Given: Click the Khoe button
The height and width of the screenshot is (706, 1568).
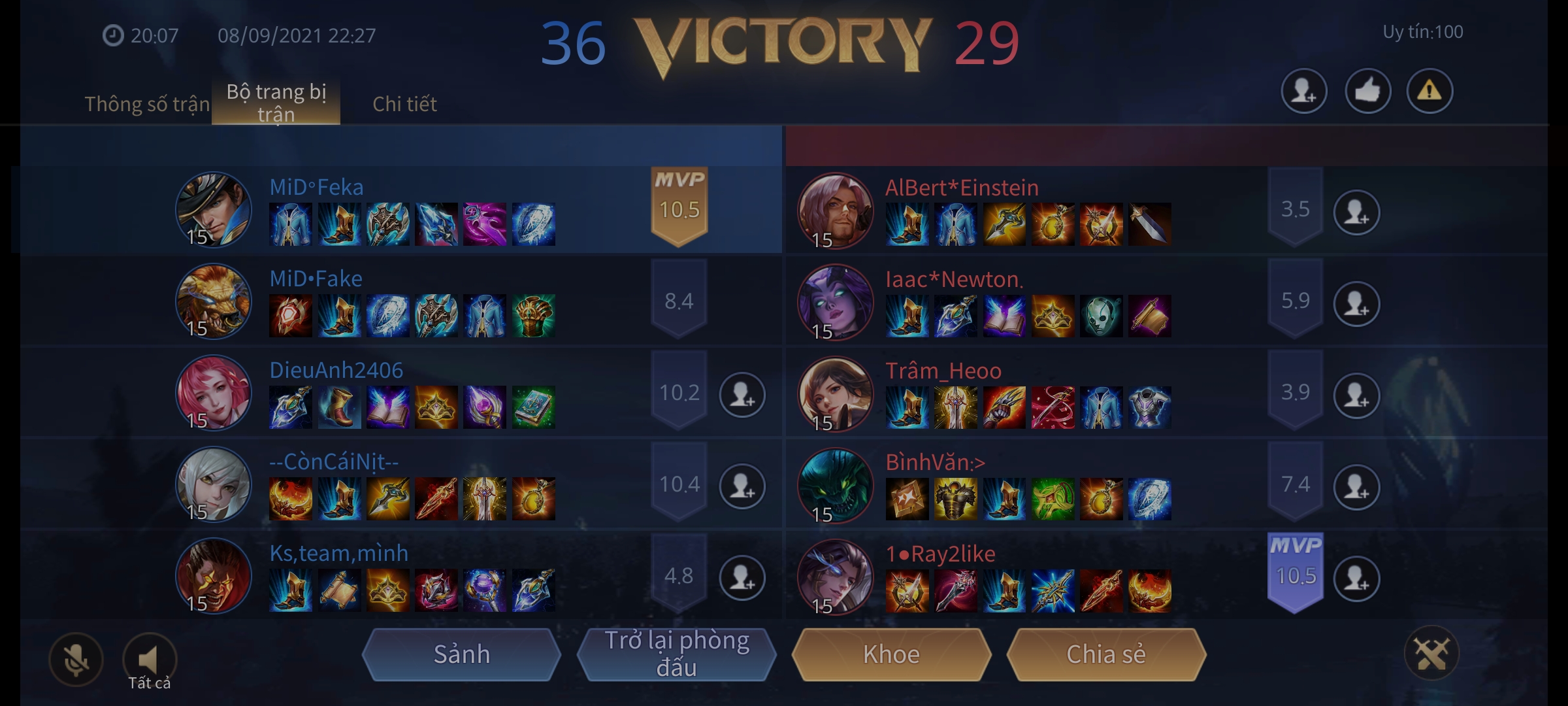Looking at the screenshot, I should pos(893,654).
